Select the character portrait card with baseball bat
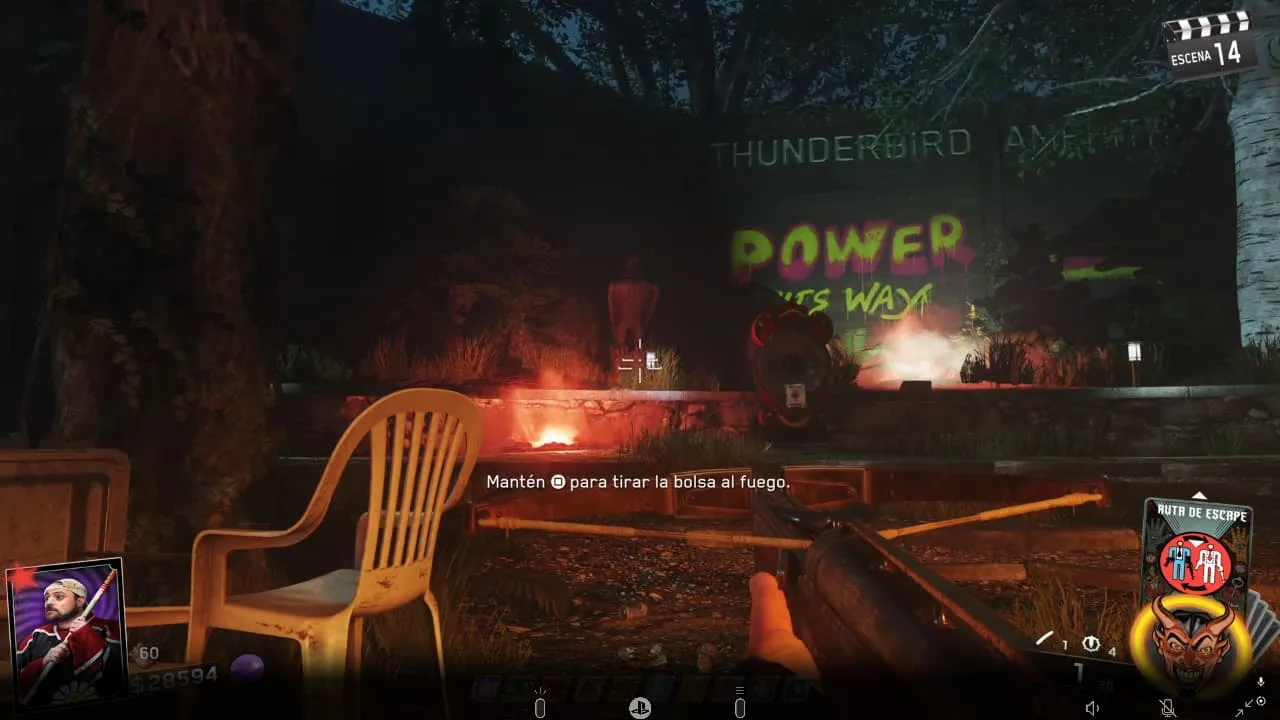The width and height of the screenshot is (1280, 720). (66, 634)
